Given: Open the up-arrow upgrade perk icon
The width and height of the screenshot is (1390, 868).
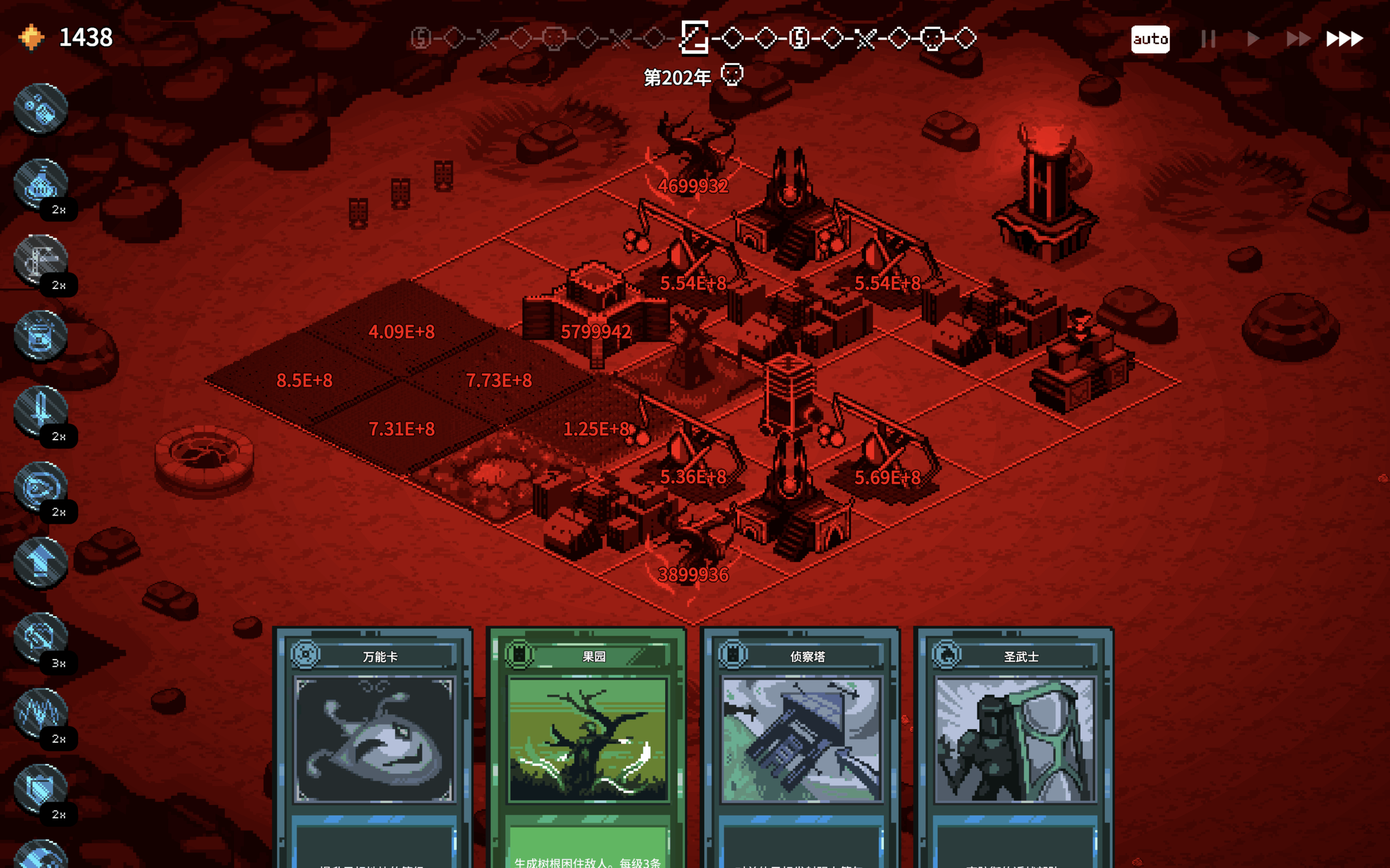Looking at the screenshot, I should 40,562.
